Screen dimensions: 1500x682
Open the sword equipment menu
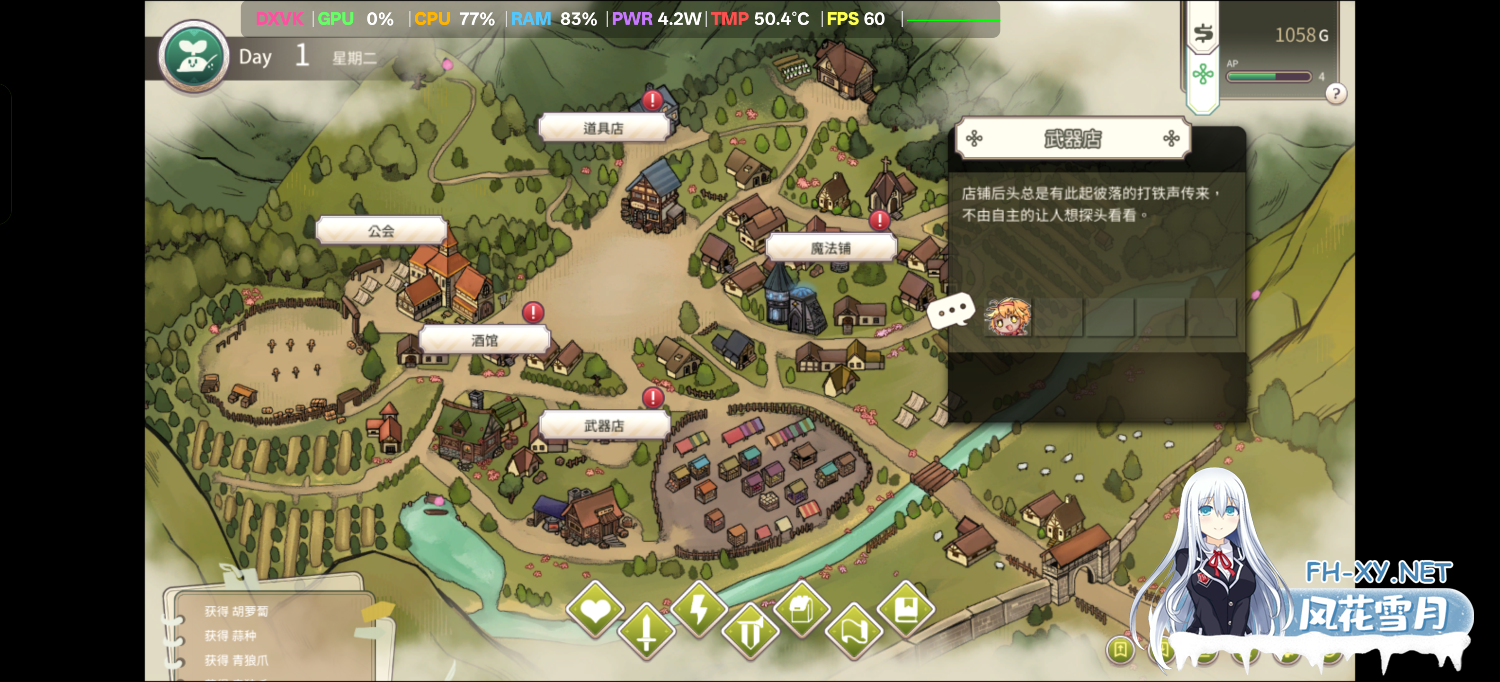tap(646, 632)
